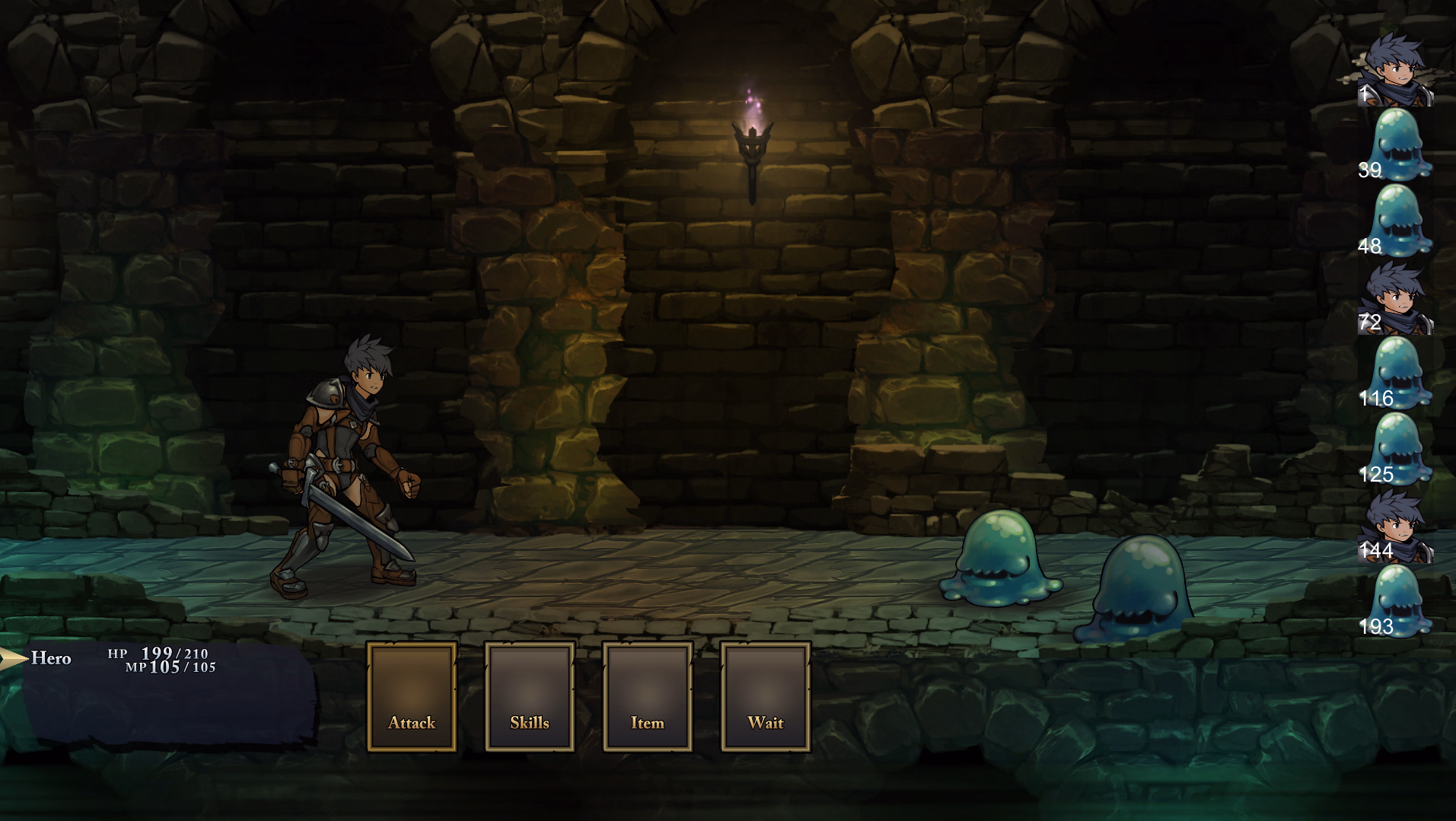Select the Item command
This screenshot has height=821, width=1456.
[x=648, y=696]
